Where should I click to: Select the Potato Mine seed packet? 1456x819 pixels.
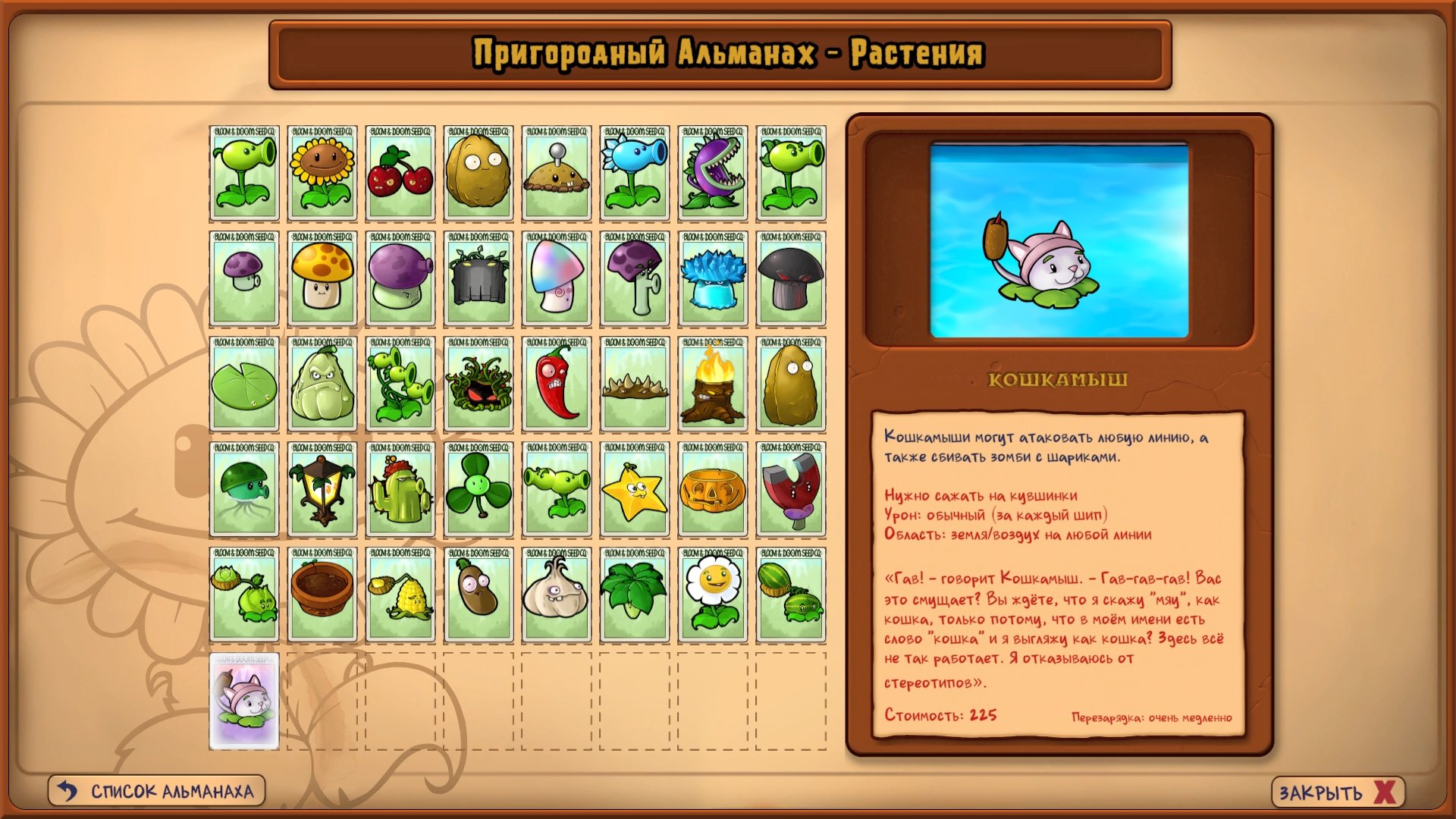(557, 174)
